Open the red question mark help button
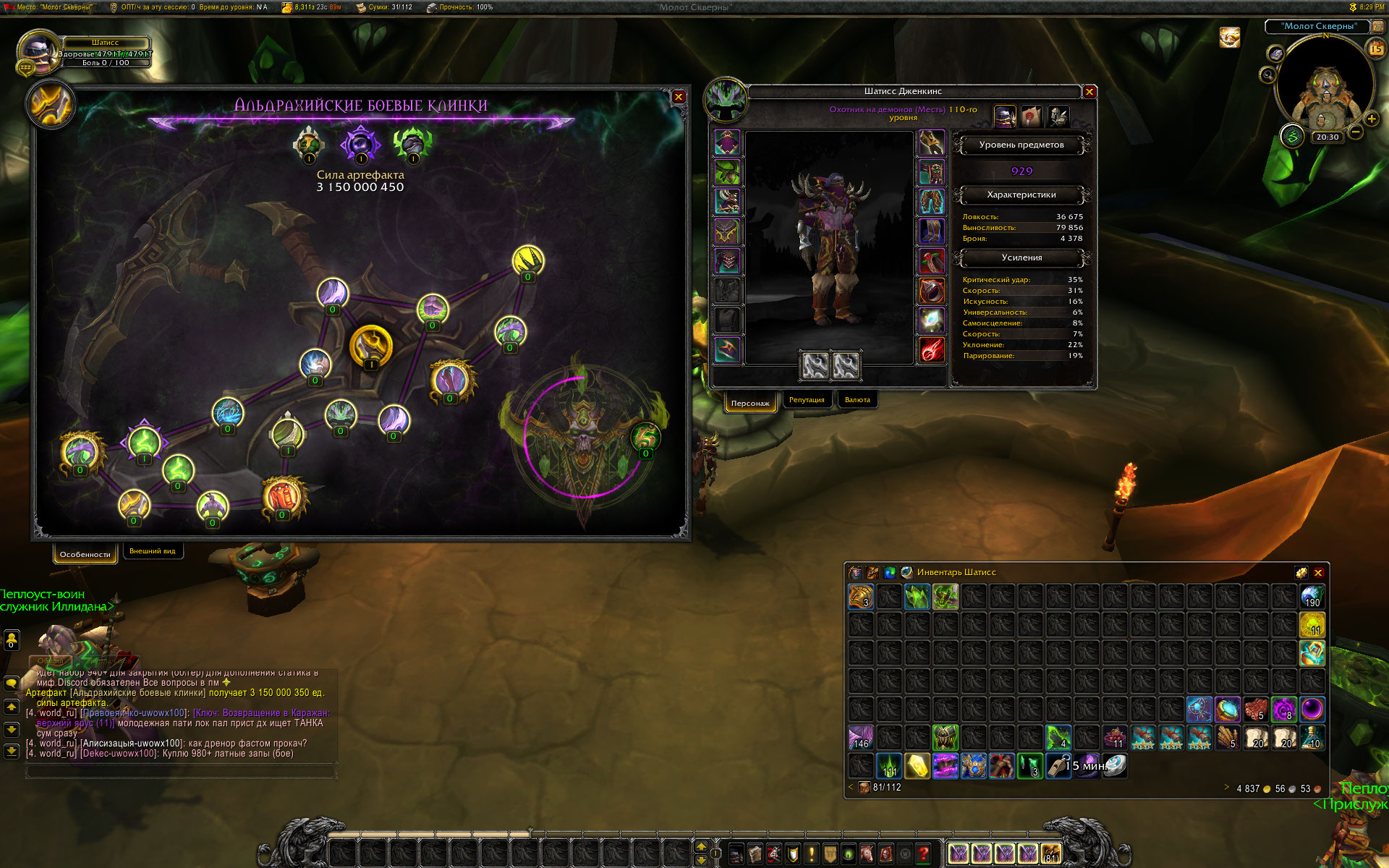Image resolution: width=1389 pixels, height=868 pixels. coord(923,854)
